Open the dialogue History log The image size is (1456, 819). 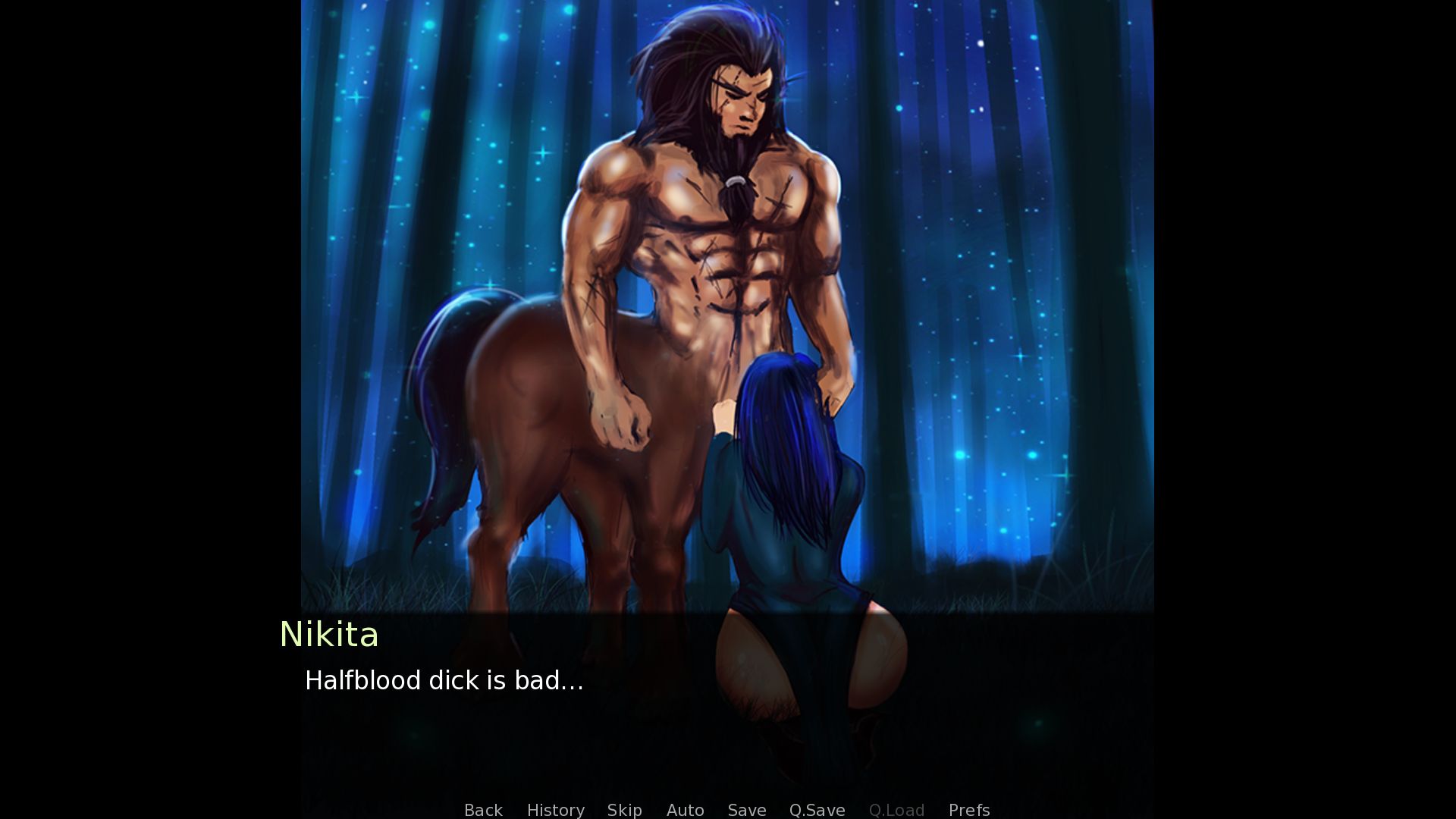click(555, 810)
